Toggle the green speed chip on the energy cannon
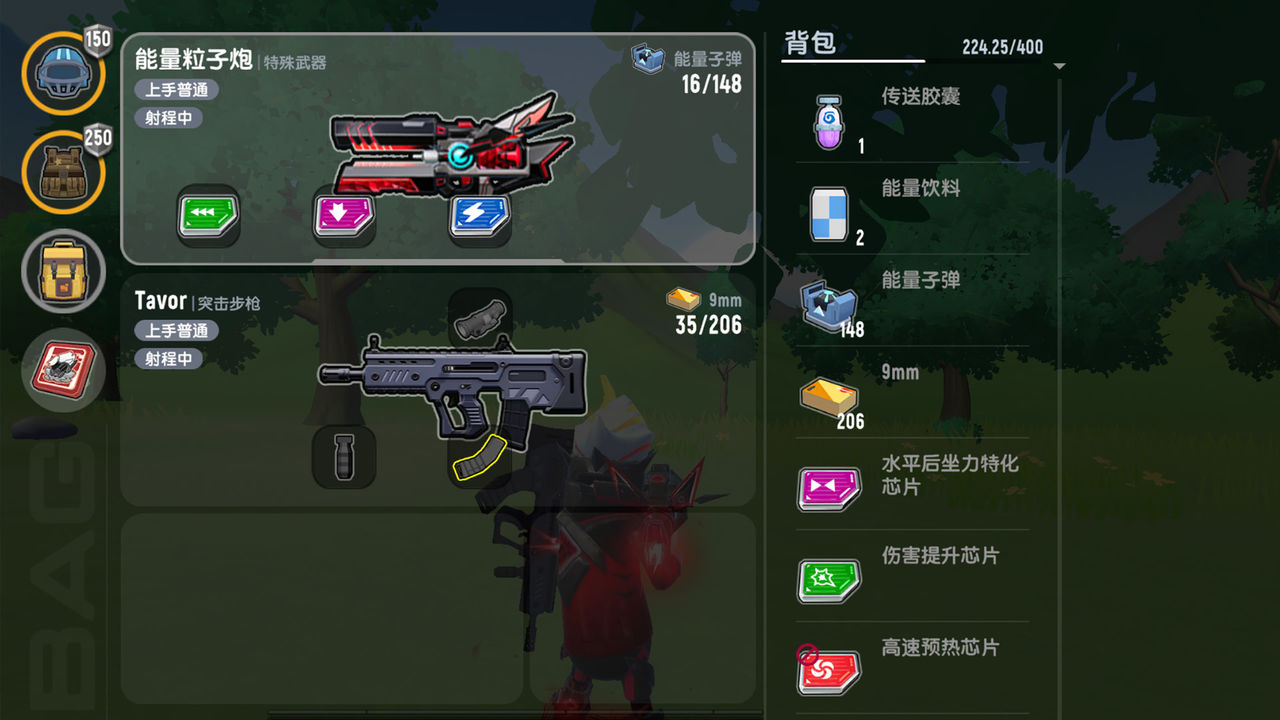 (207, 216)
